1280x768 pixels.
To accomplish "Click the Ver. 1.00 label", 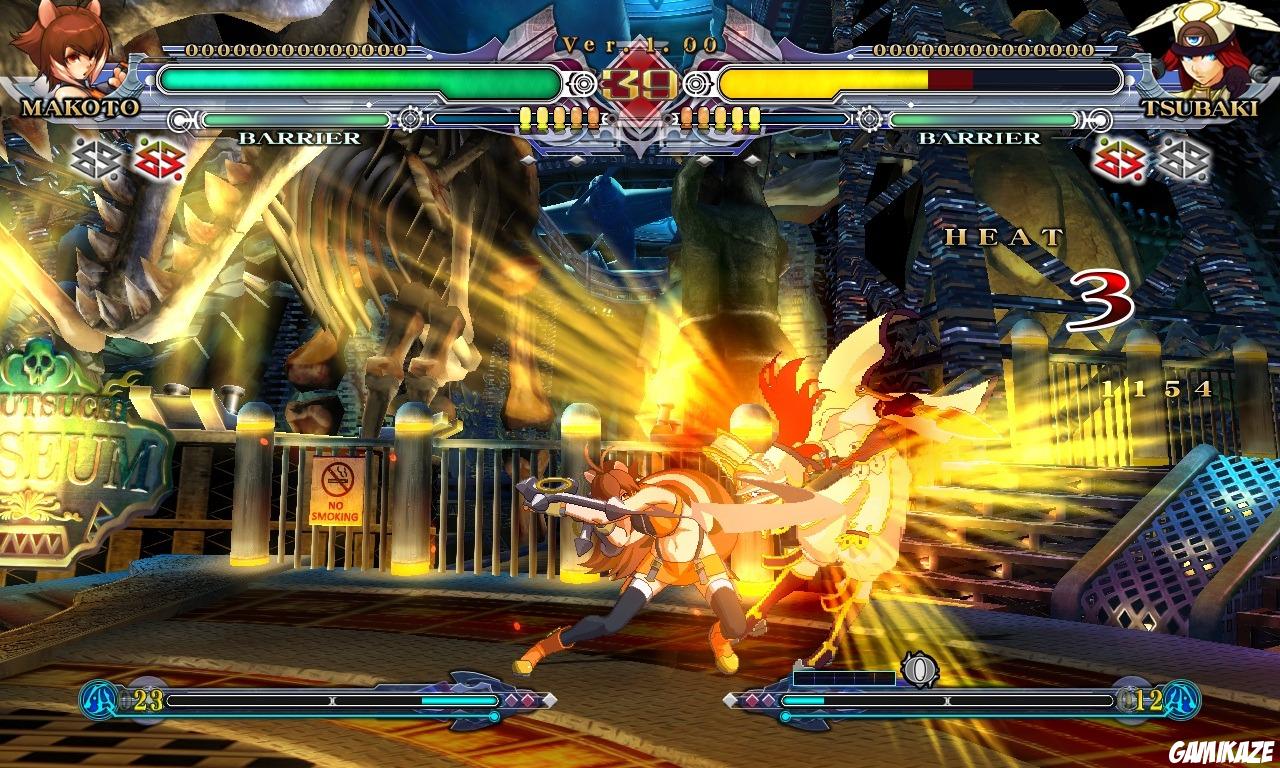I will point(638,43).
